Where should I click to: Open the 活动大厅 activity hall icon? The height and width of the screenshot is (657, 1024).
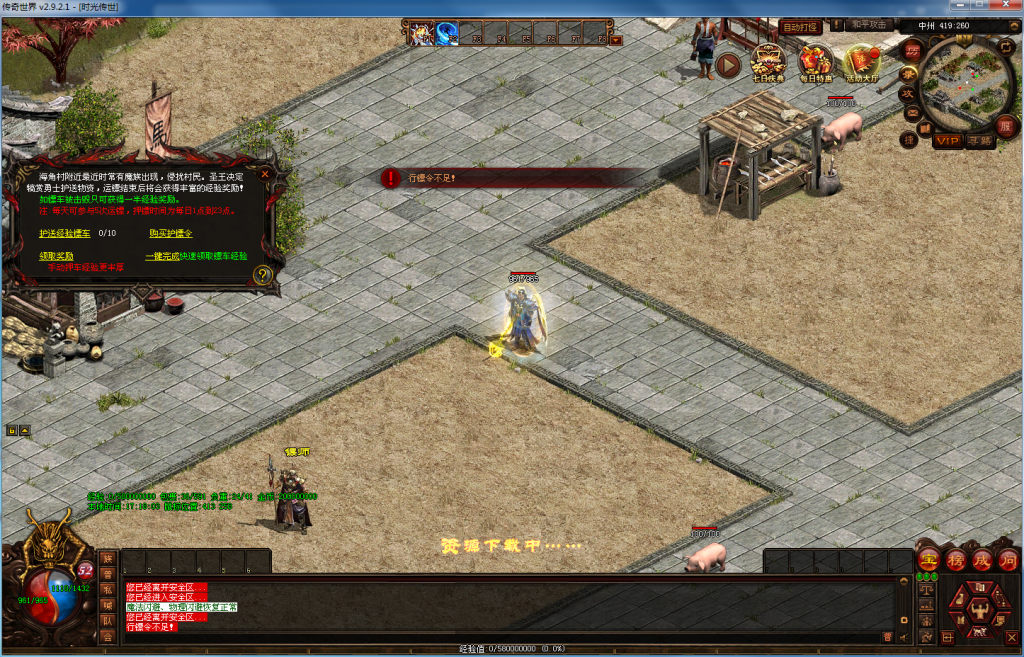tap(862, 62)
